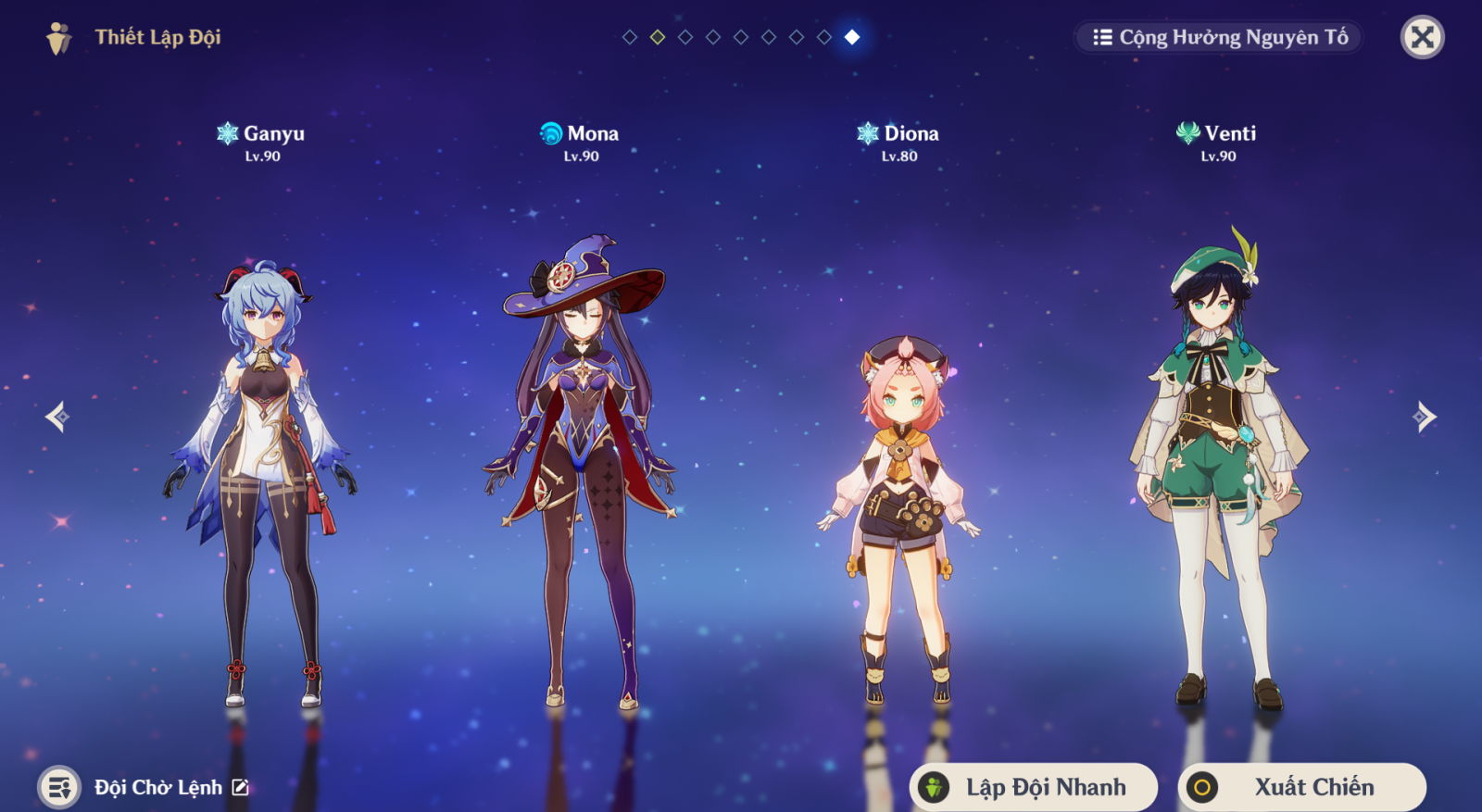Switch to the next party with right arrow
Viewport: 1482px width, 812px height.
1425,417
